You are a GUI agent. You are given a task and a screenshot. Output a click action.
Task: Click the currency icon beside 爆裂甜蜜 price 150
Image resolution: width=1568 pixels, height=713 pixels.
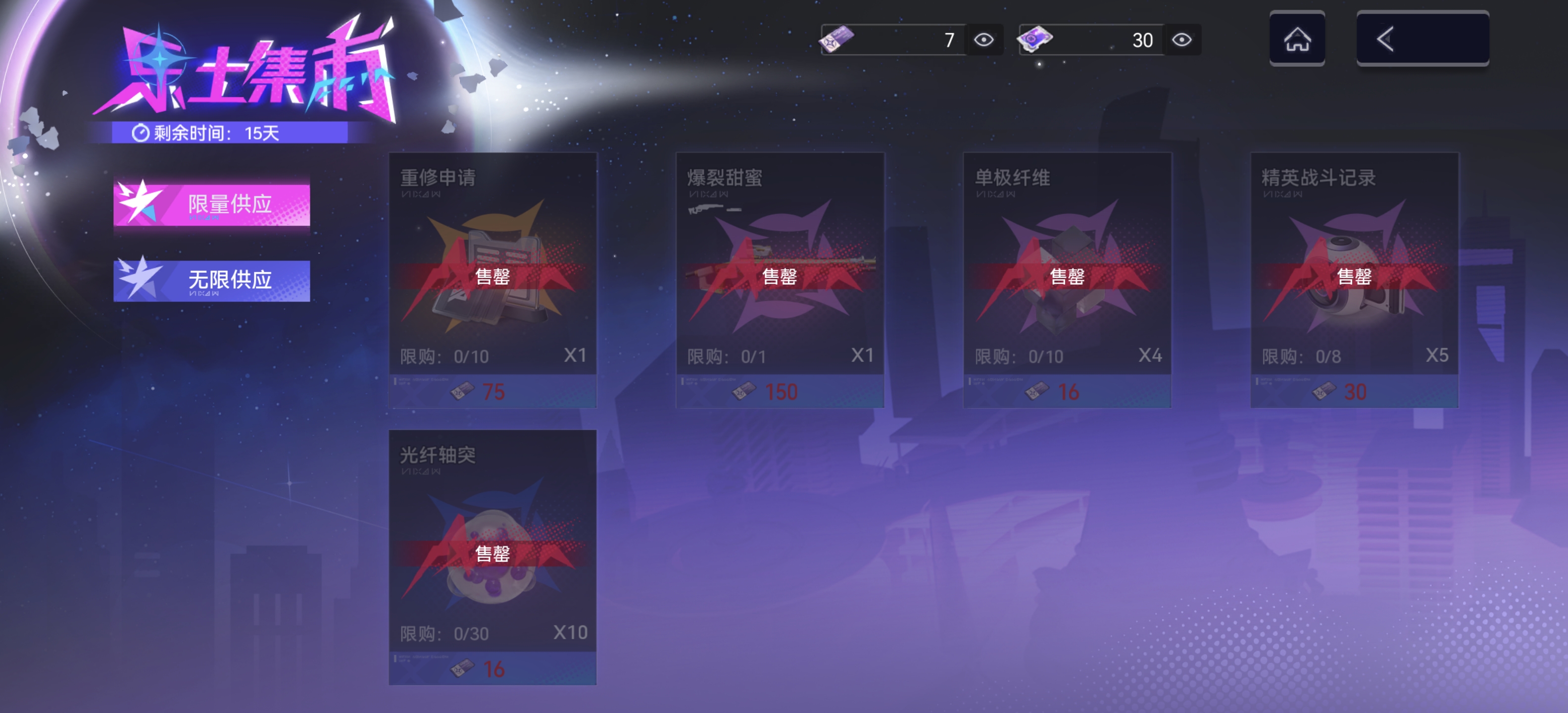click(x=744, y=392)
